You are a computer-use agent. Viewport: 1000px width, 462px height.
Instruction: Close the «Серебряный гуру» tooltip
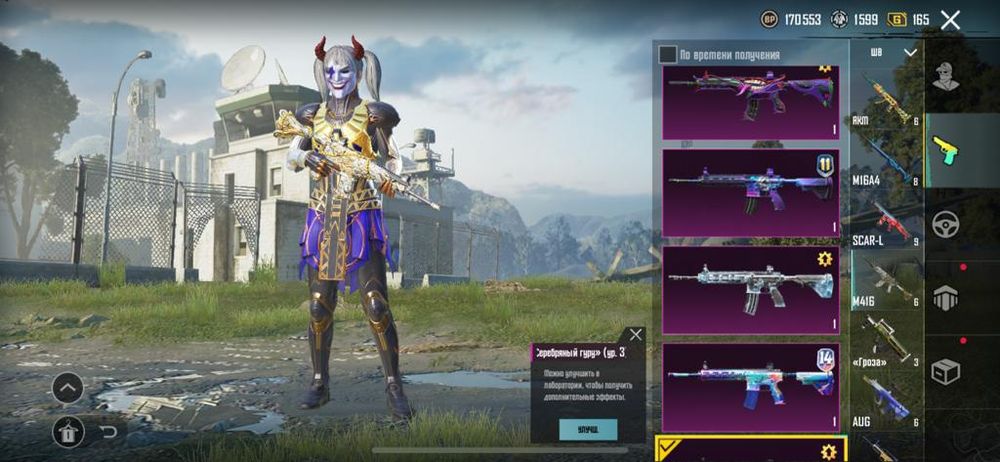click(x=635, y=335)
